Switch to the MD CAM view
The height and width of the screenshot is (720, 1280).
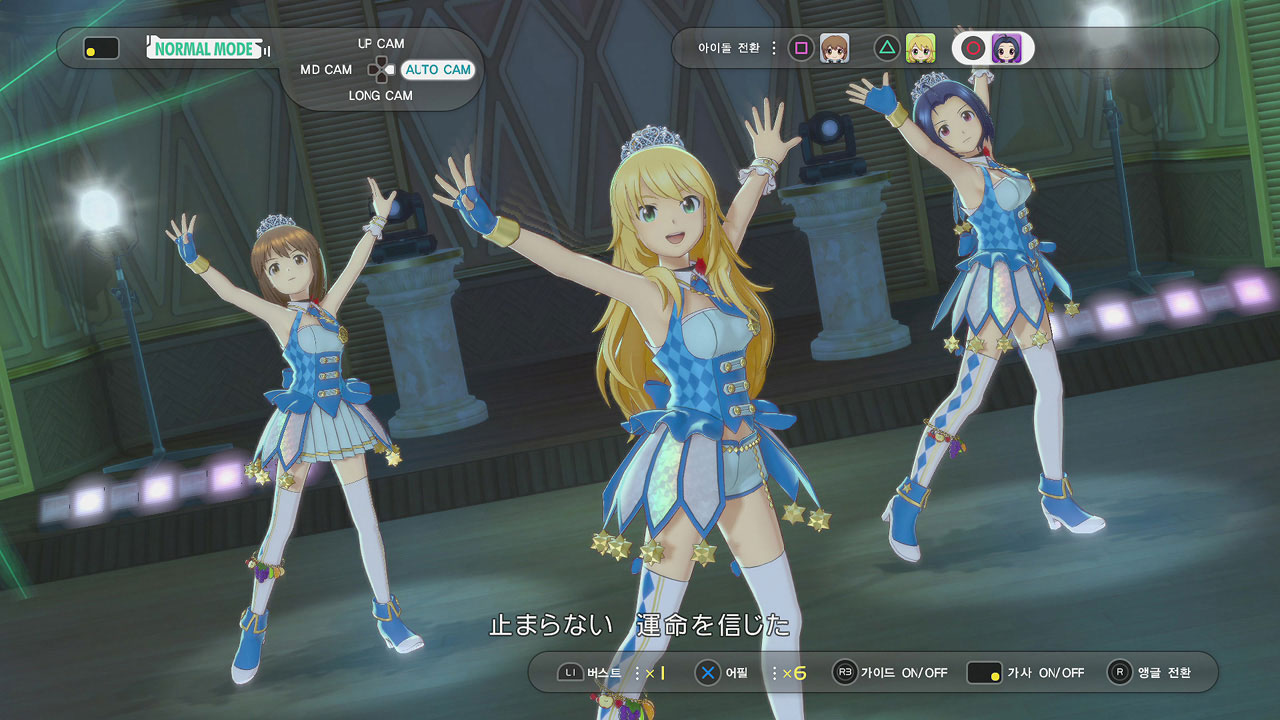[x=326, y=70]
